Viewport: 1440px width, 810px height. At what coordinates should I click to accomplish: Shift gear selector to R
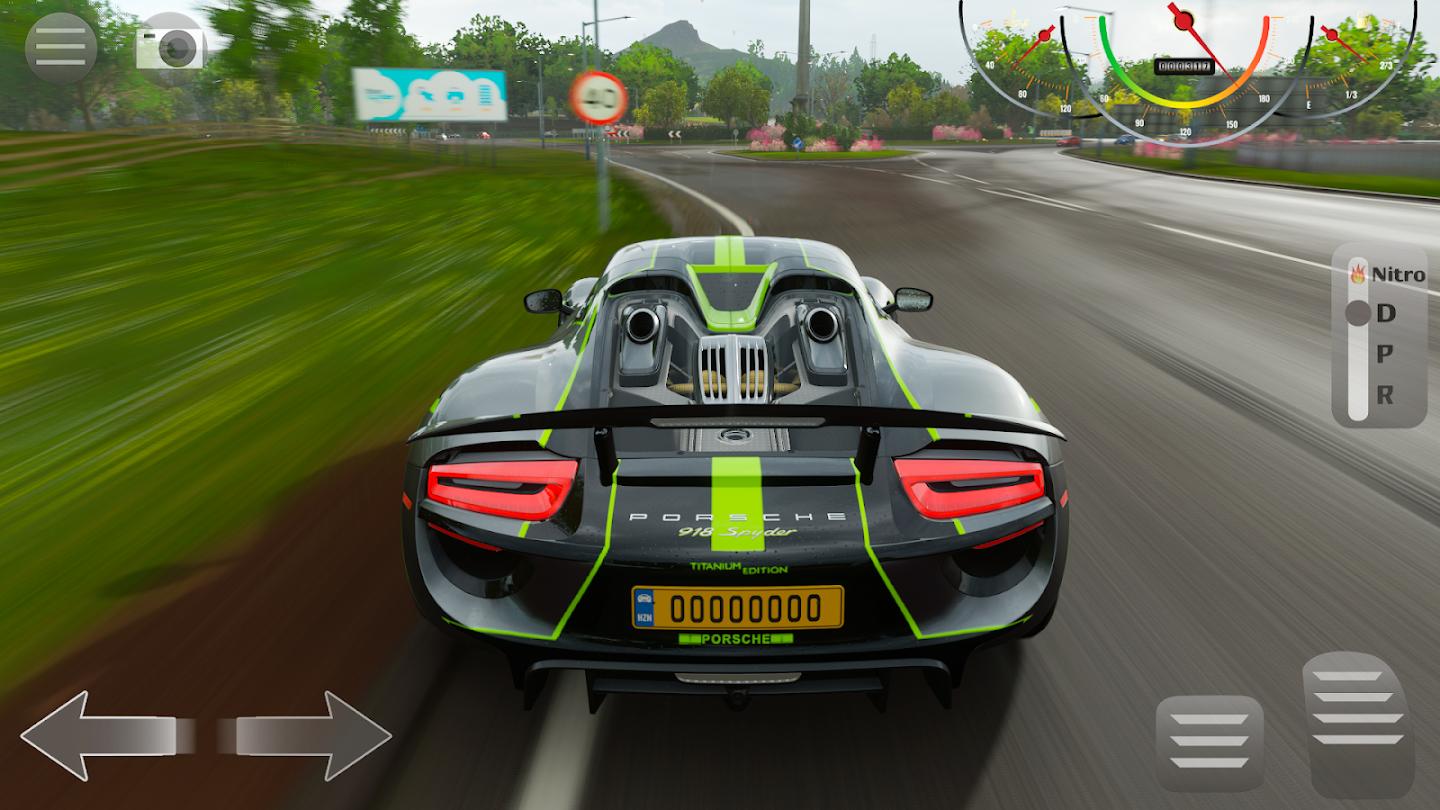click(1385, 395)
